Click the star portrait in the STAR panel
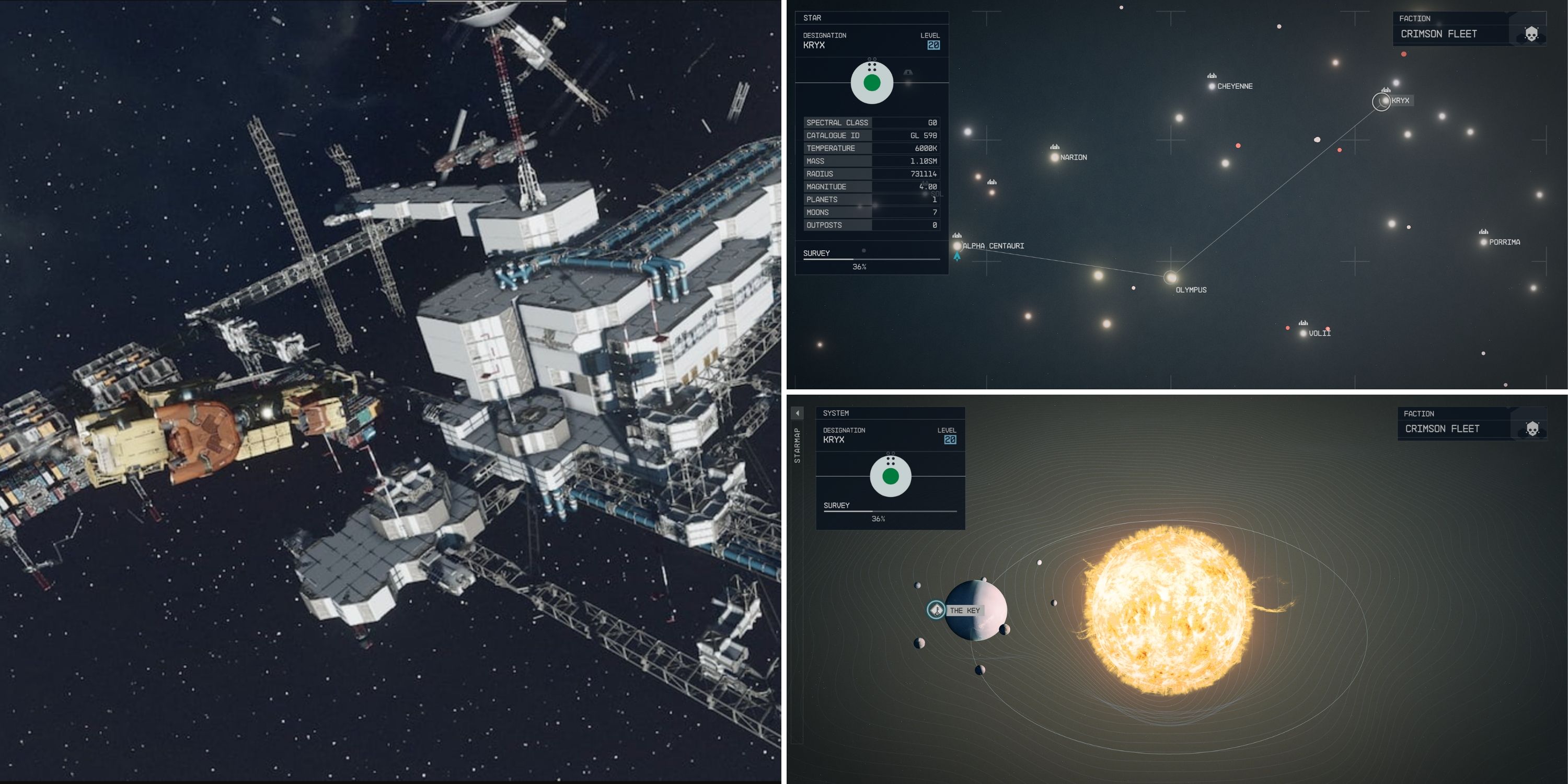The width and height of the screenshot is (1568, 784). click(871, 83)
